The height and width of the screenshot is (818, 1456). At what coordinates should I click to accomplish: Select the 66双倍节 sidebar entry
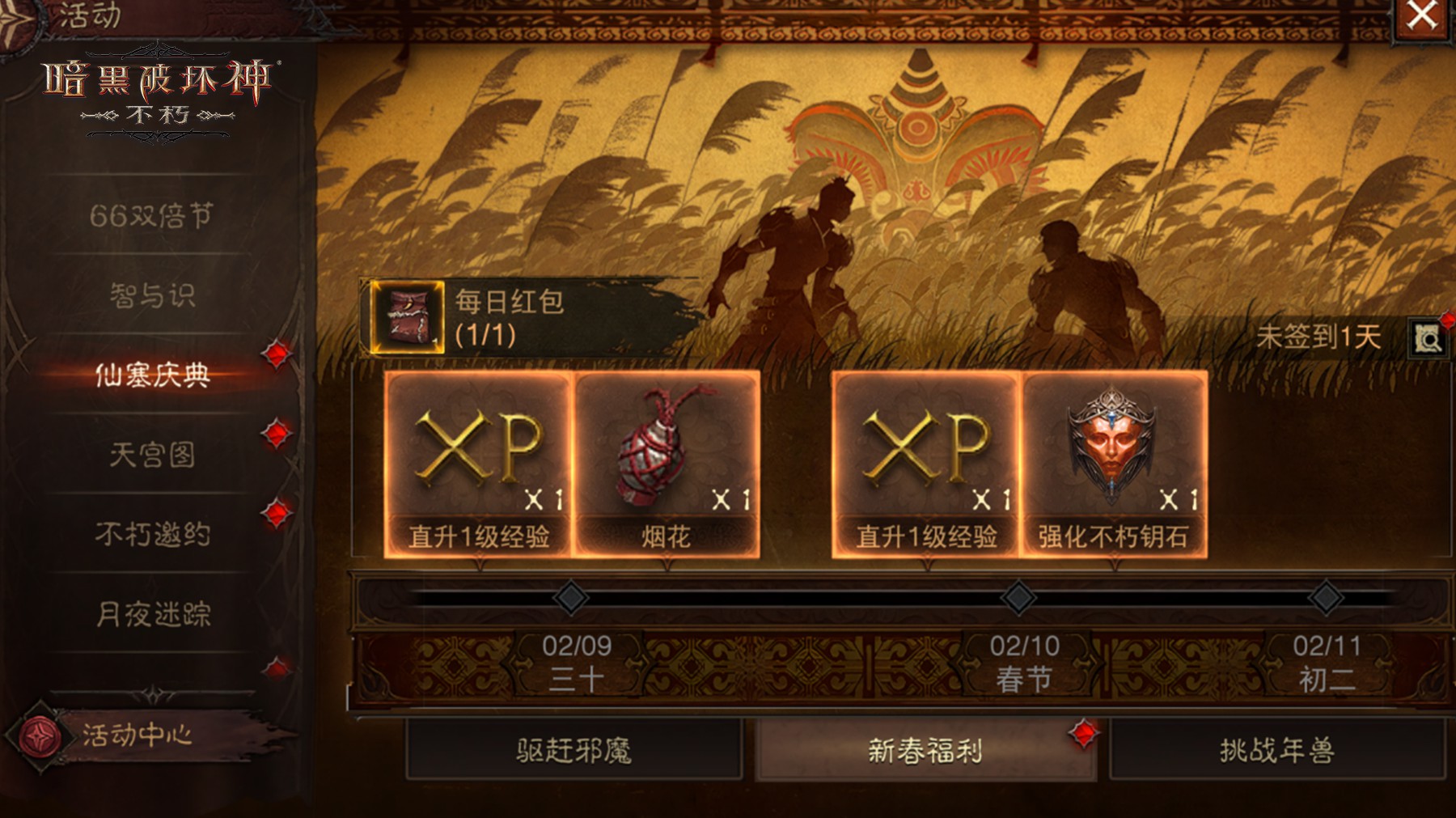pyautogui.click(x=153, y=215)
